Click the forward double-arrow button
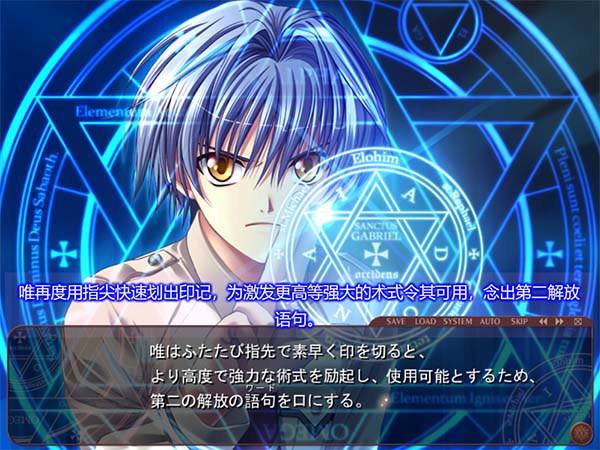The height and width of the screenshot is (450, 600). pos(560,322)
